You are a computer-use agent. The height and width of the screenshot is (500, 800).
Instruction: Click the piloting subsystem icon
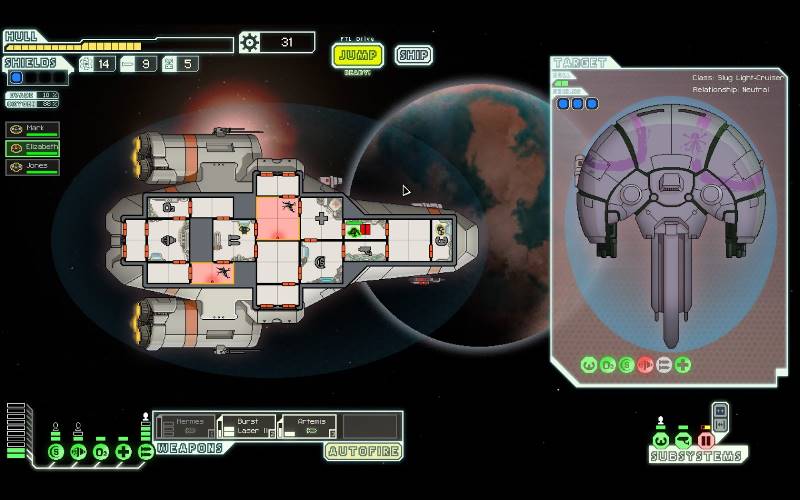[660, 439]
